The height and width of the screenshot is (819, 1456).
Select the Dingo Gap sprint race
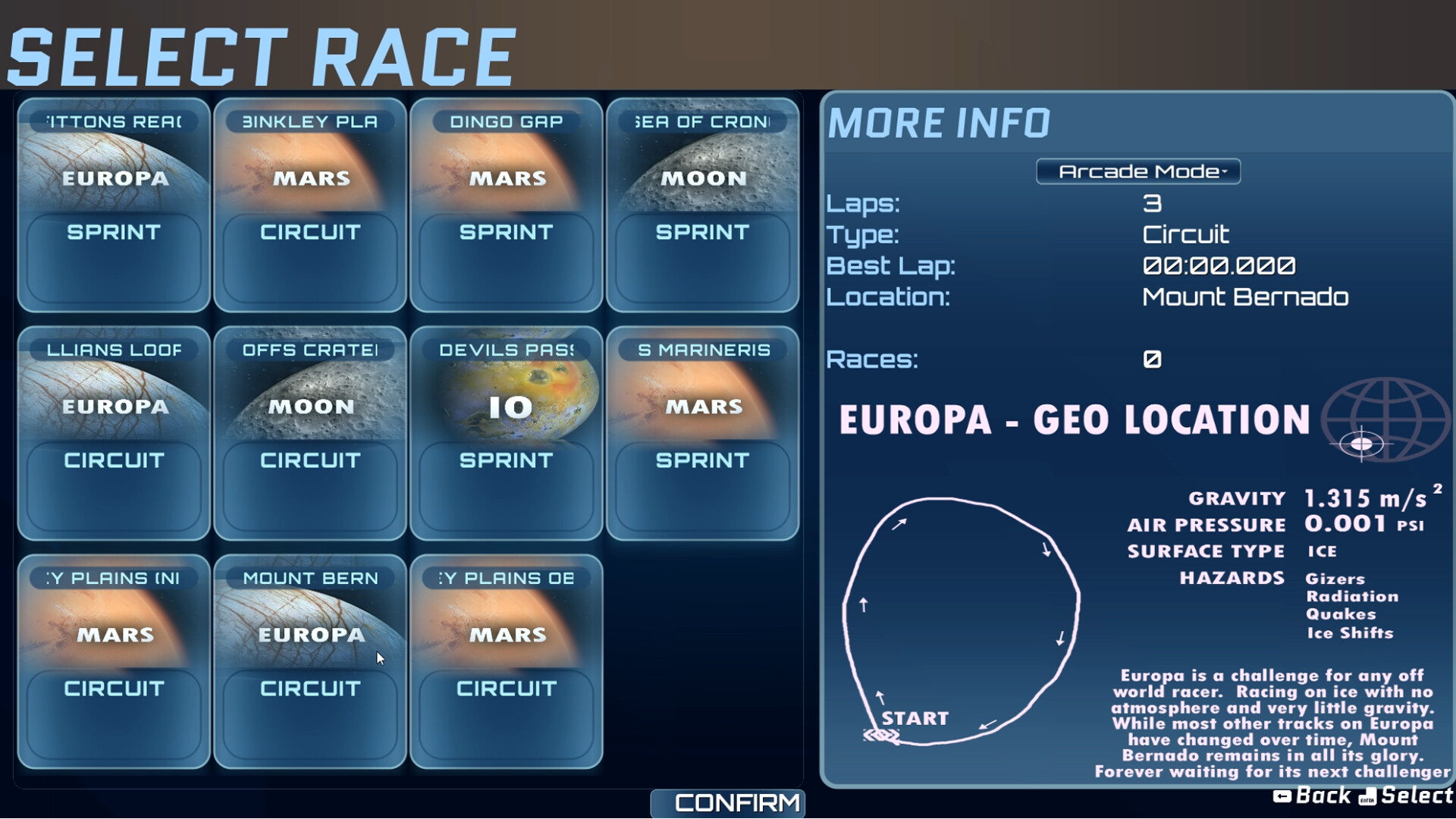(506, 205)
